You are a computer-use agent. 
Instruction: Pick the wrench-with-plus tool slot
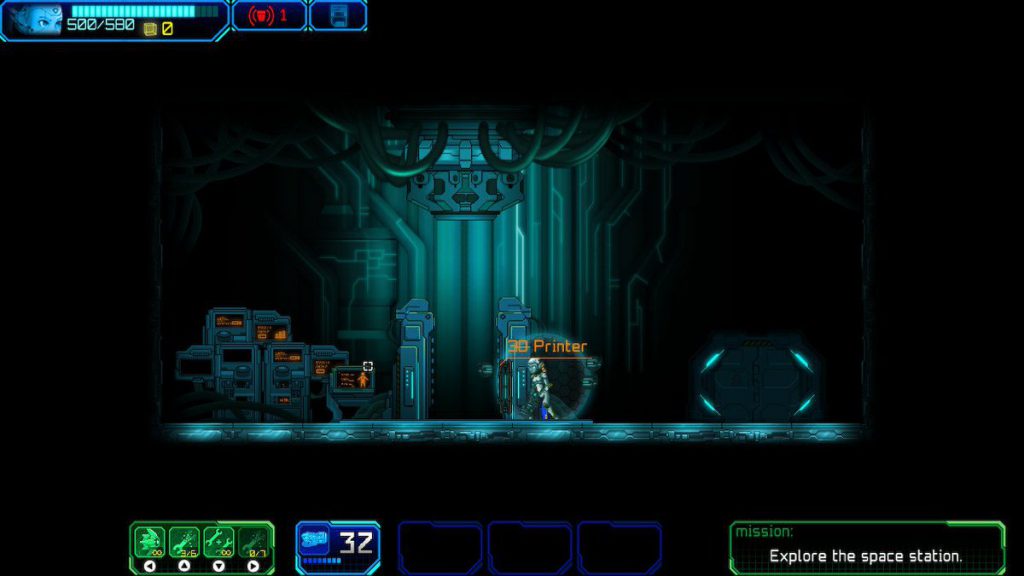point(219,542)
